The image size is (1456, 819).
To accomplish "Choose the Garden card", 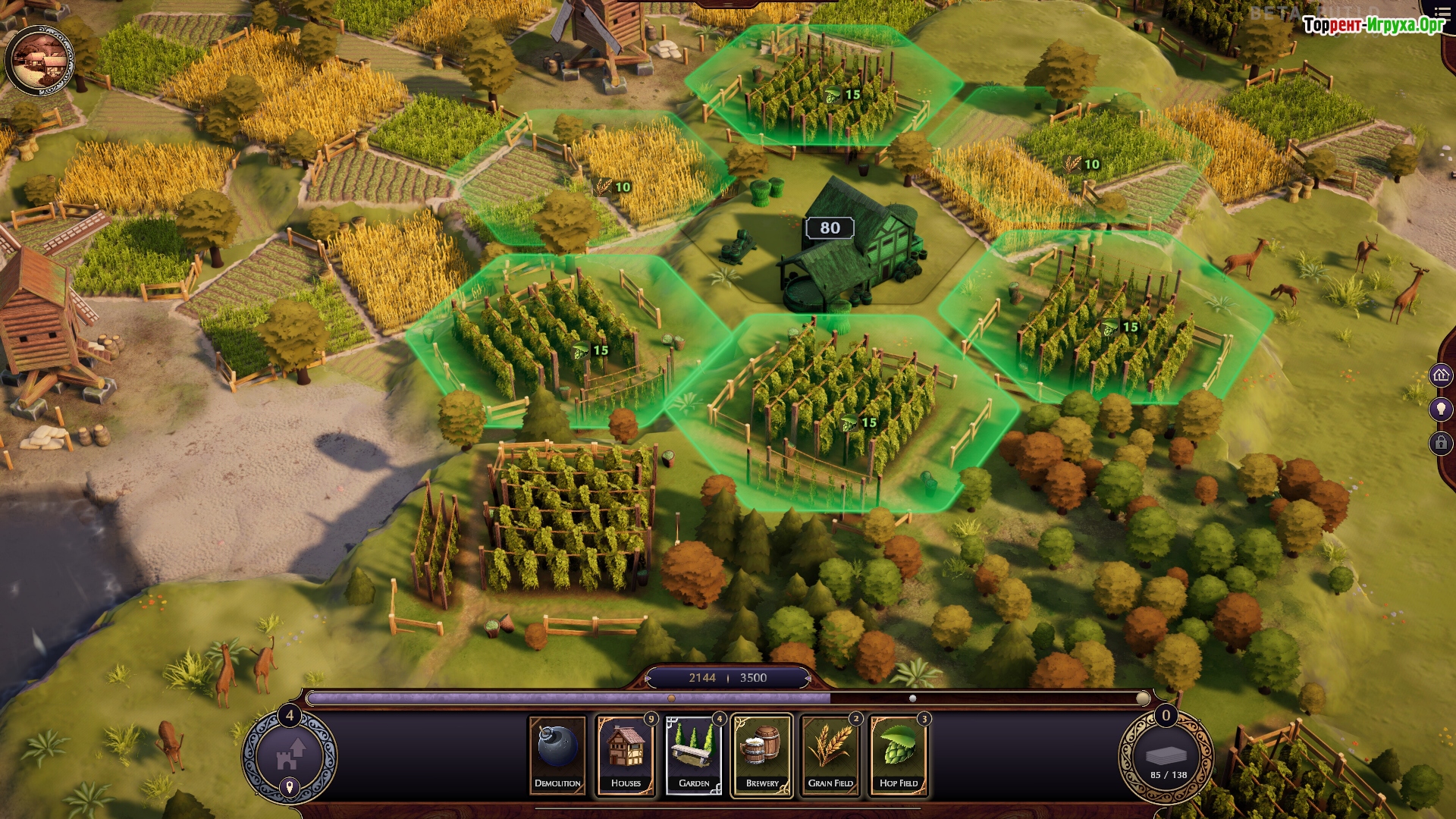I will 694,755.
